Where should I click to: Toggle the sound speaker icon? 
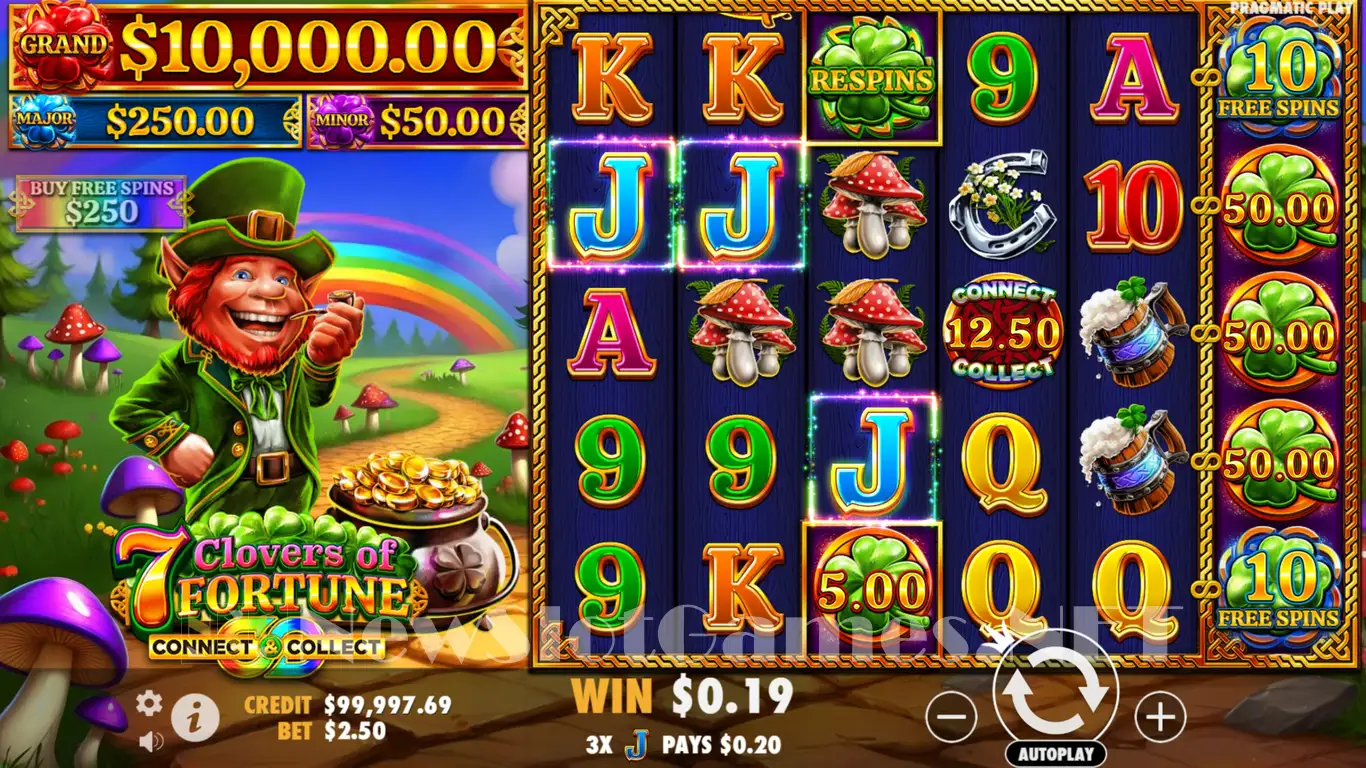pos(151,741)
